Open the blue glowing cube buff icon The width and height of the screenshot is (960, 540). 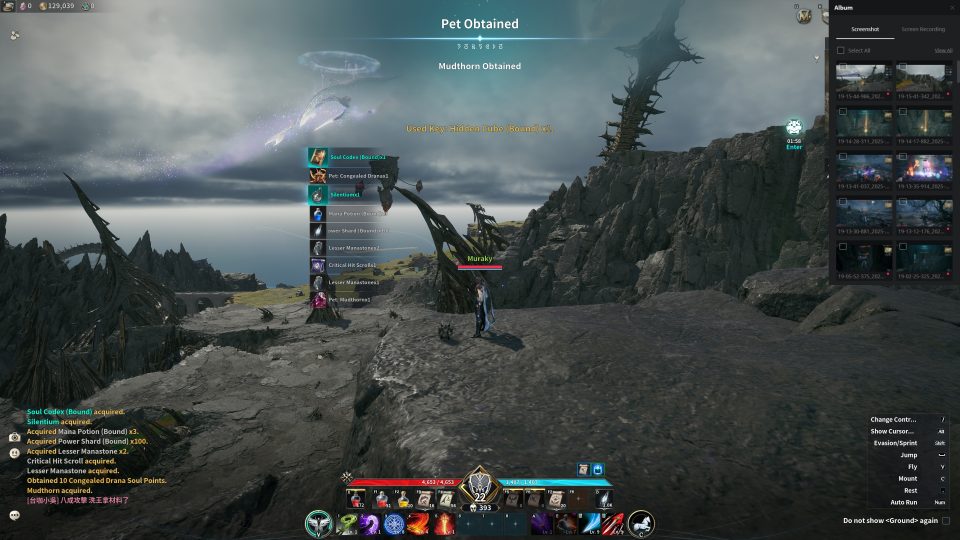click(x=598, y=468)
